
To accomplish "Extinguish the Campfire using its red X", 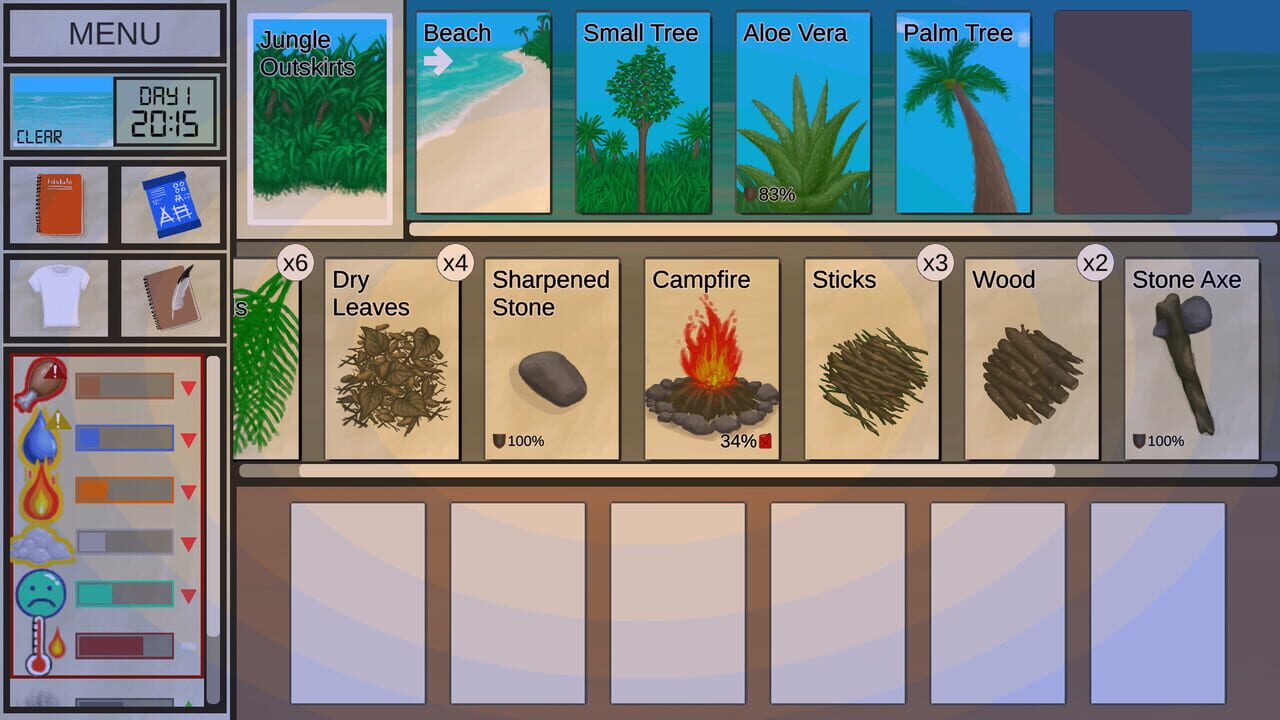I will (766, 440).
